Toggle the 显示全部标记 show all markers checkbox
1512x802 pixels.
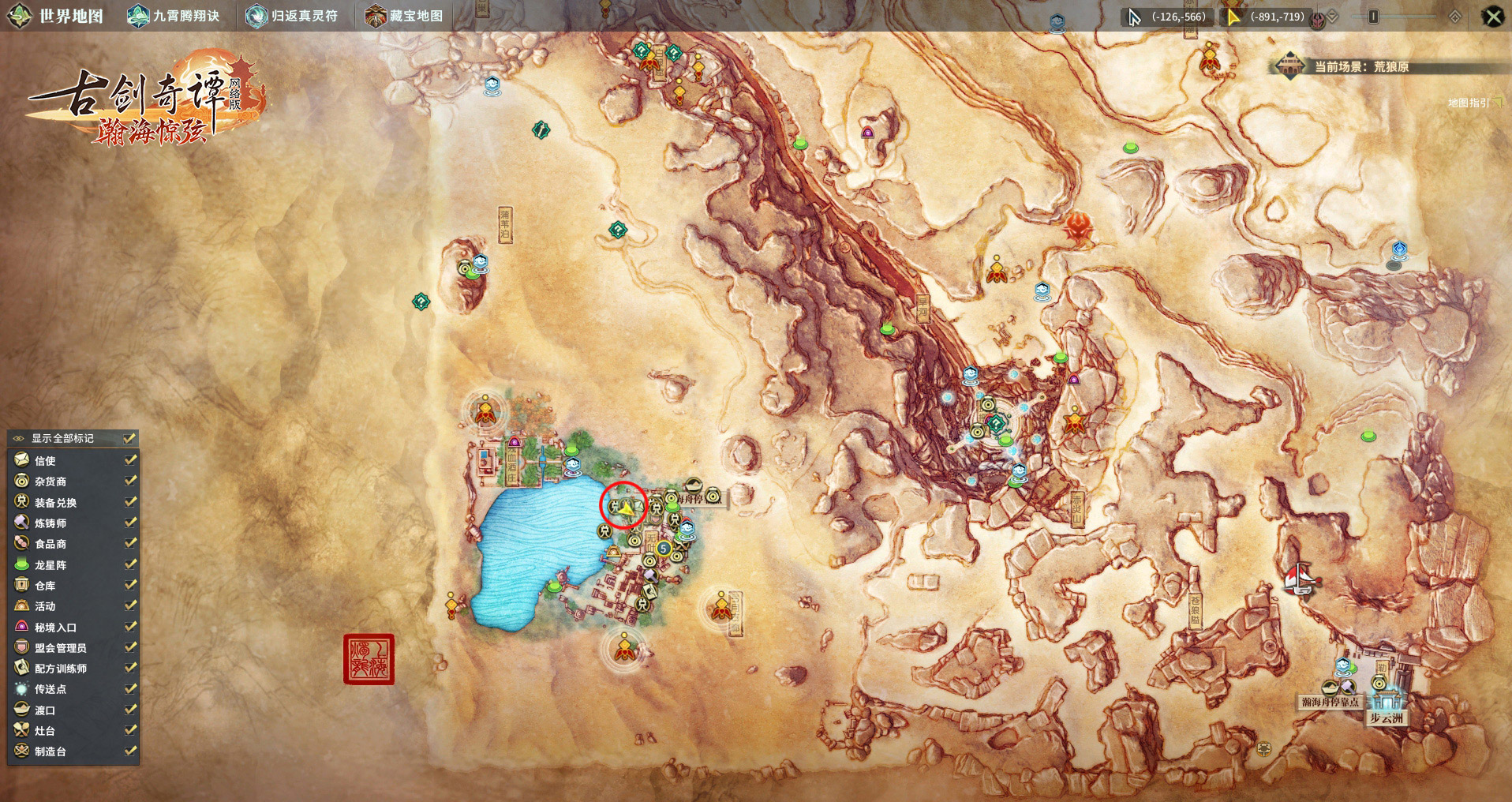click(x=130, y=438)
